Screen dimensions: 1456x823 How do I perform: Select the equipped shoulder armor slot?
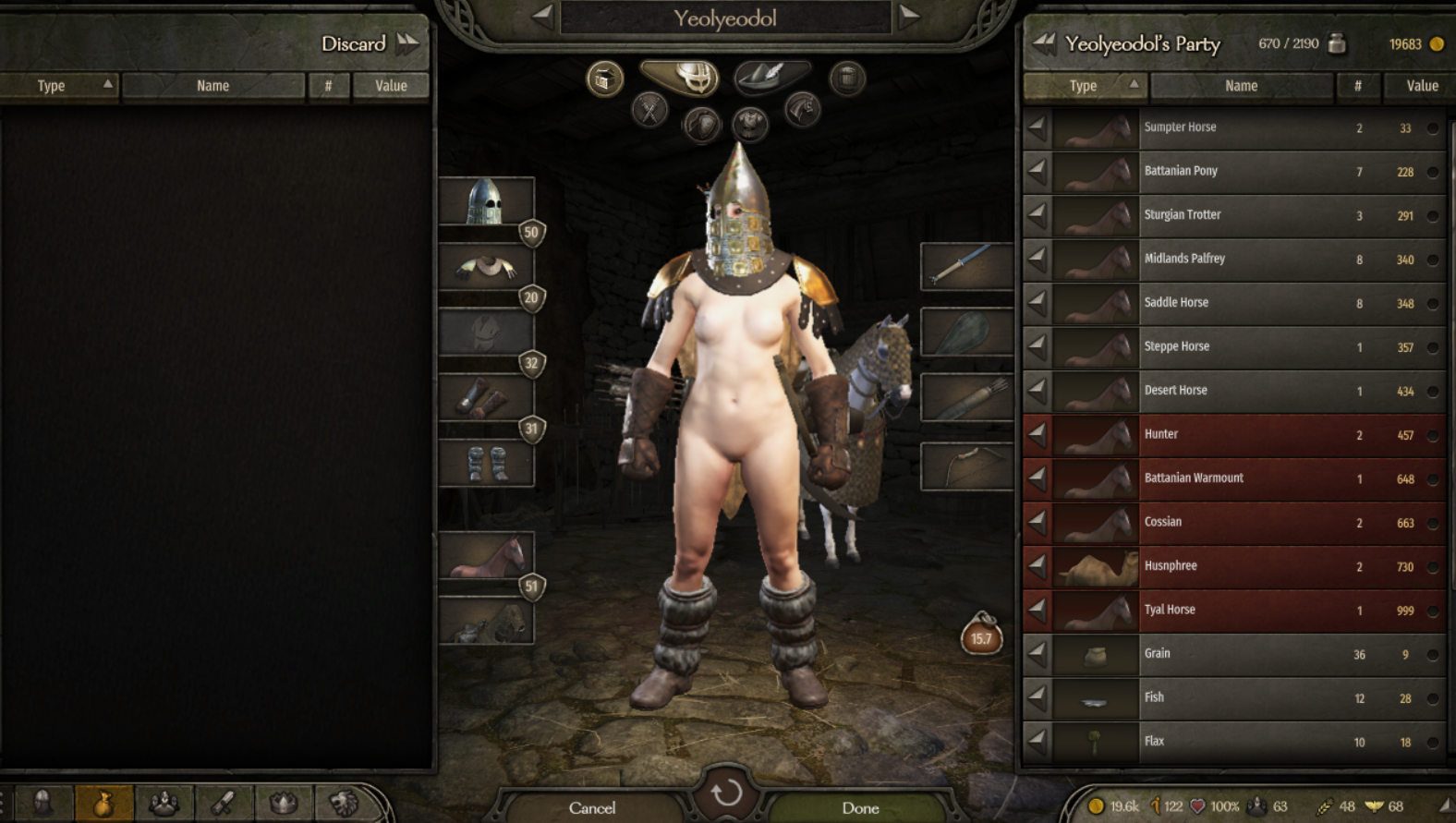(x=486, y=267)
